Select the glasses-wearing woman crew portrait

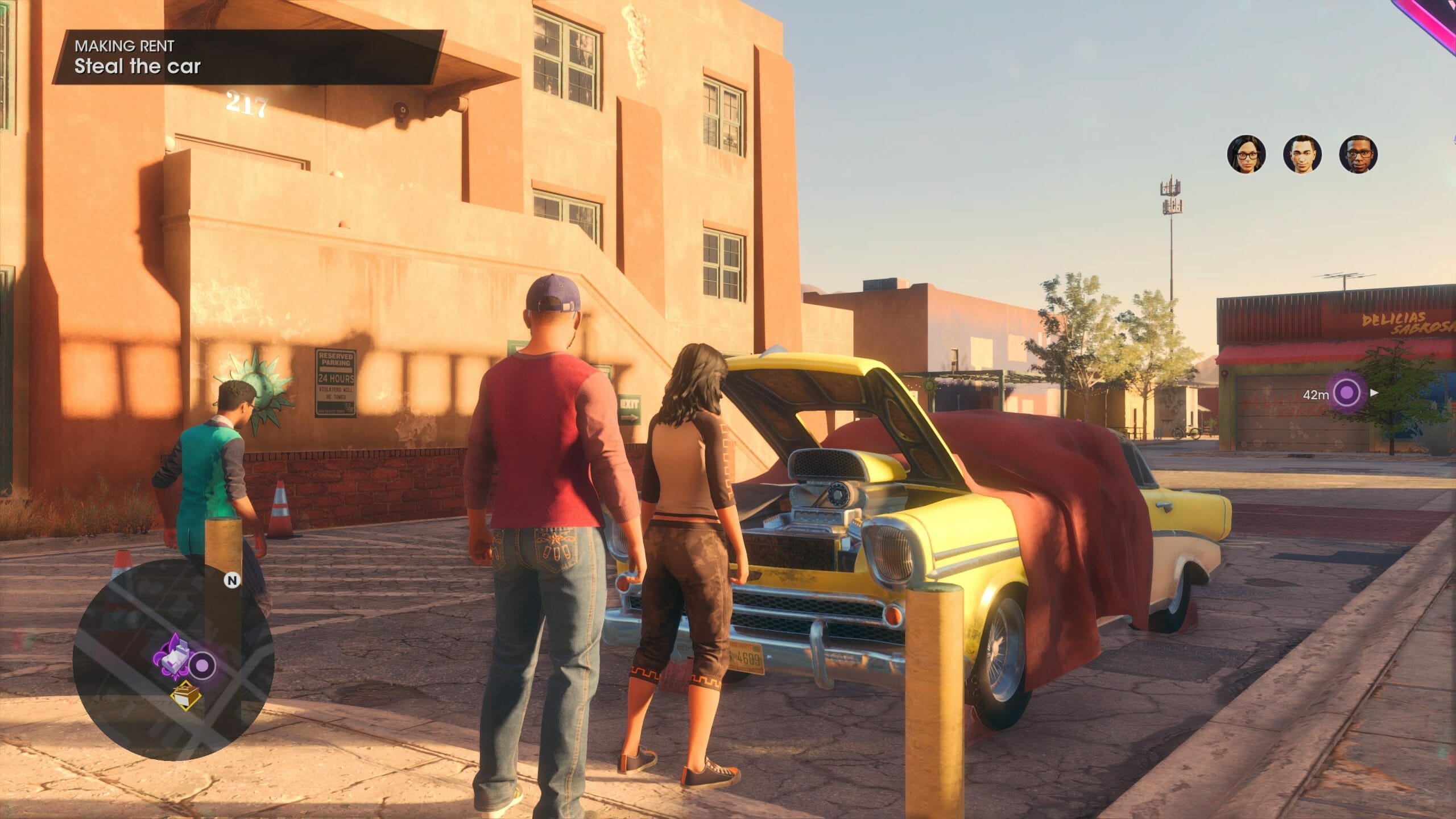pyautogui.click(x=1246, y=154)
